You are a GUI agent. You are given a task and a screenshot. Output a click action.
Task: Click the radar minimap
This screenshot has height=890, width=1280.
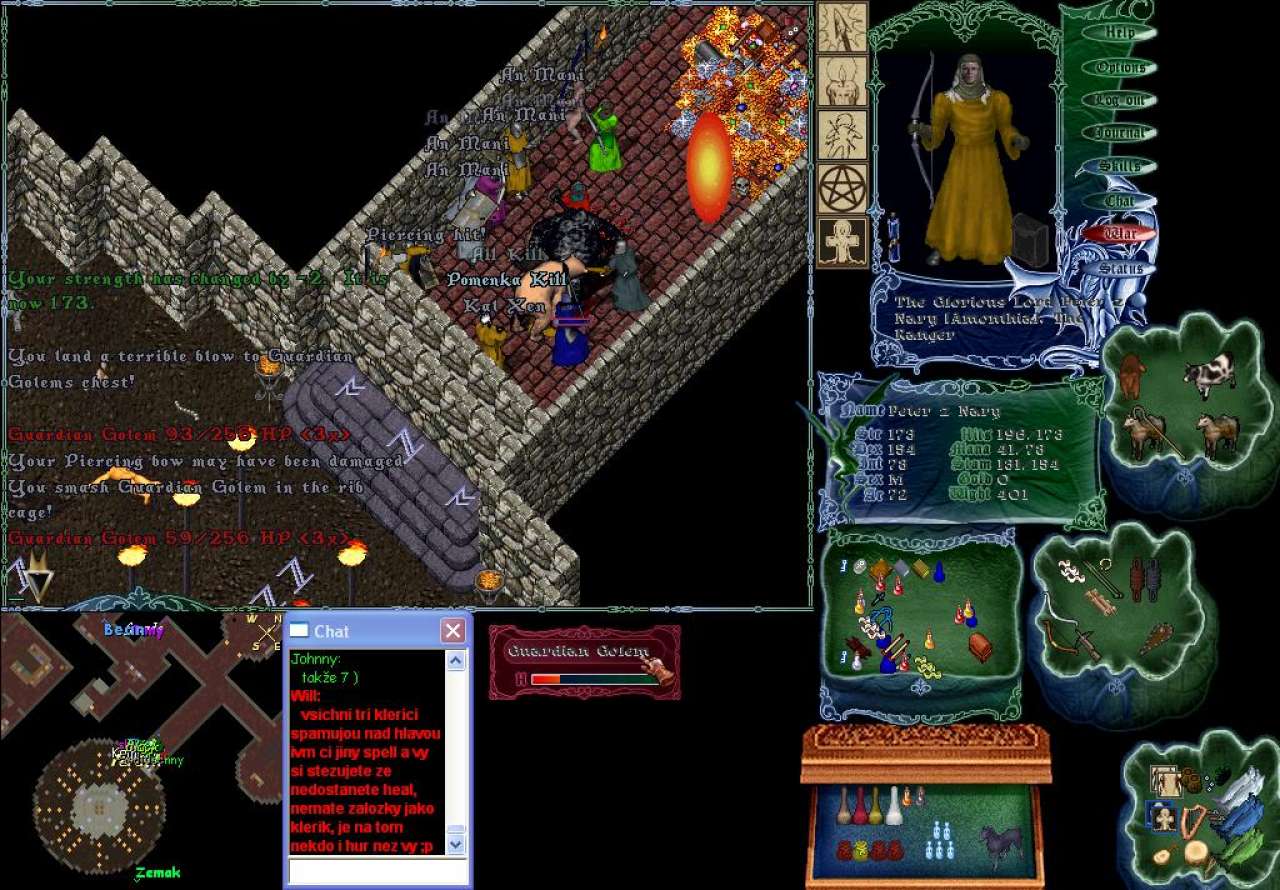[140, 745]
